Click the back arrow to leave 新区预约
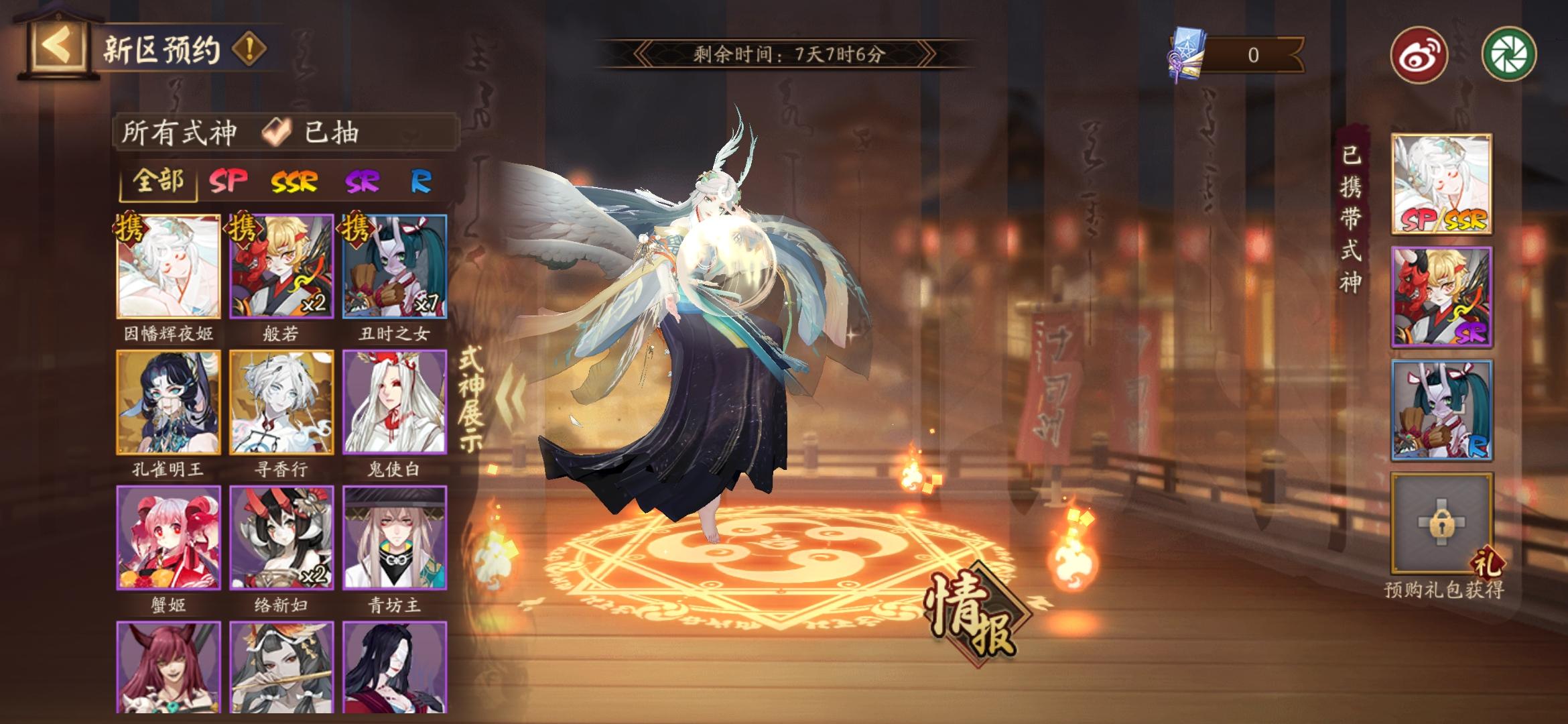 pyautogui.click(x=57, y=45)
